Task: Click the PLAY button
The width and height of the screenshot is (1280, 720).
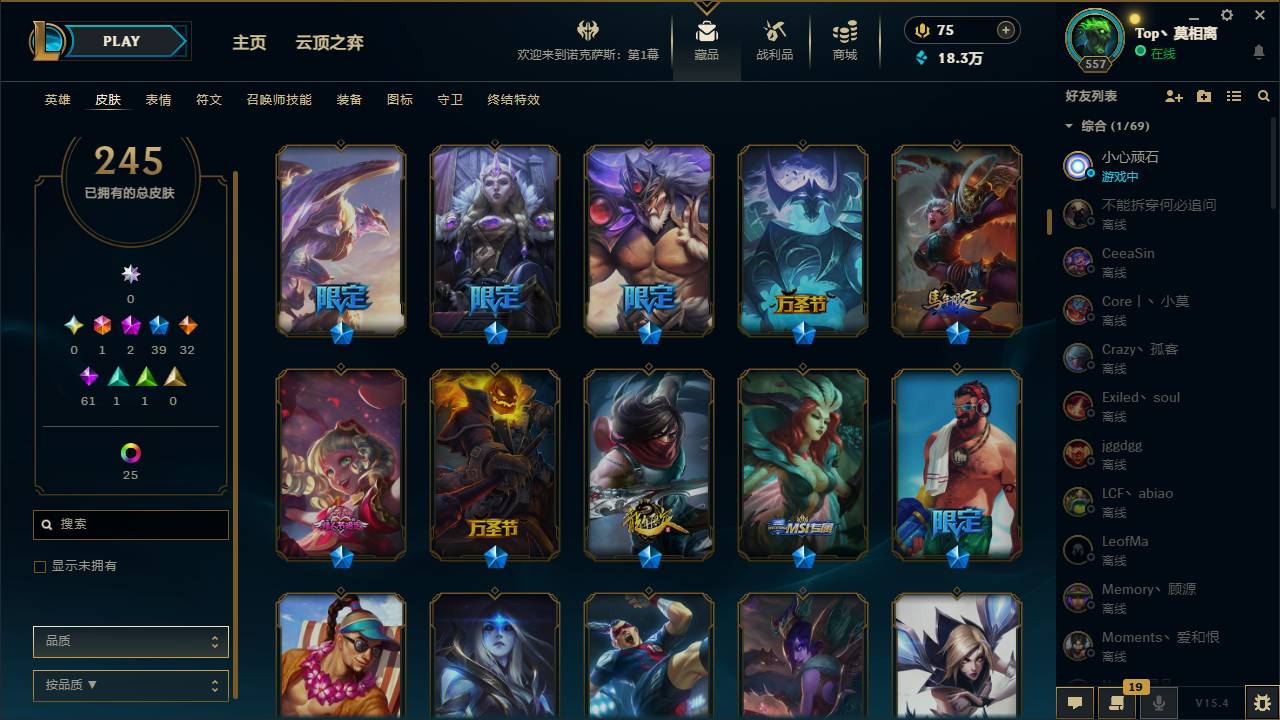Action: 121,41
